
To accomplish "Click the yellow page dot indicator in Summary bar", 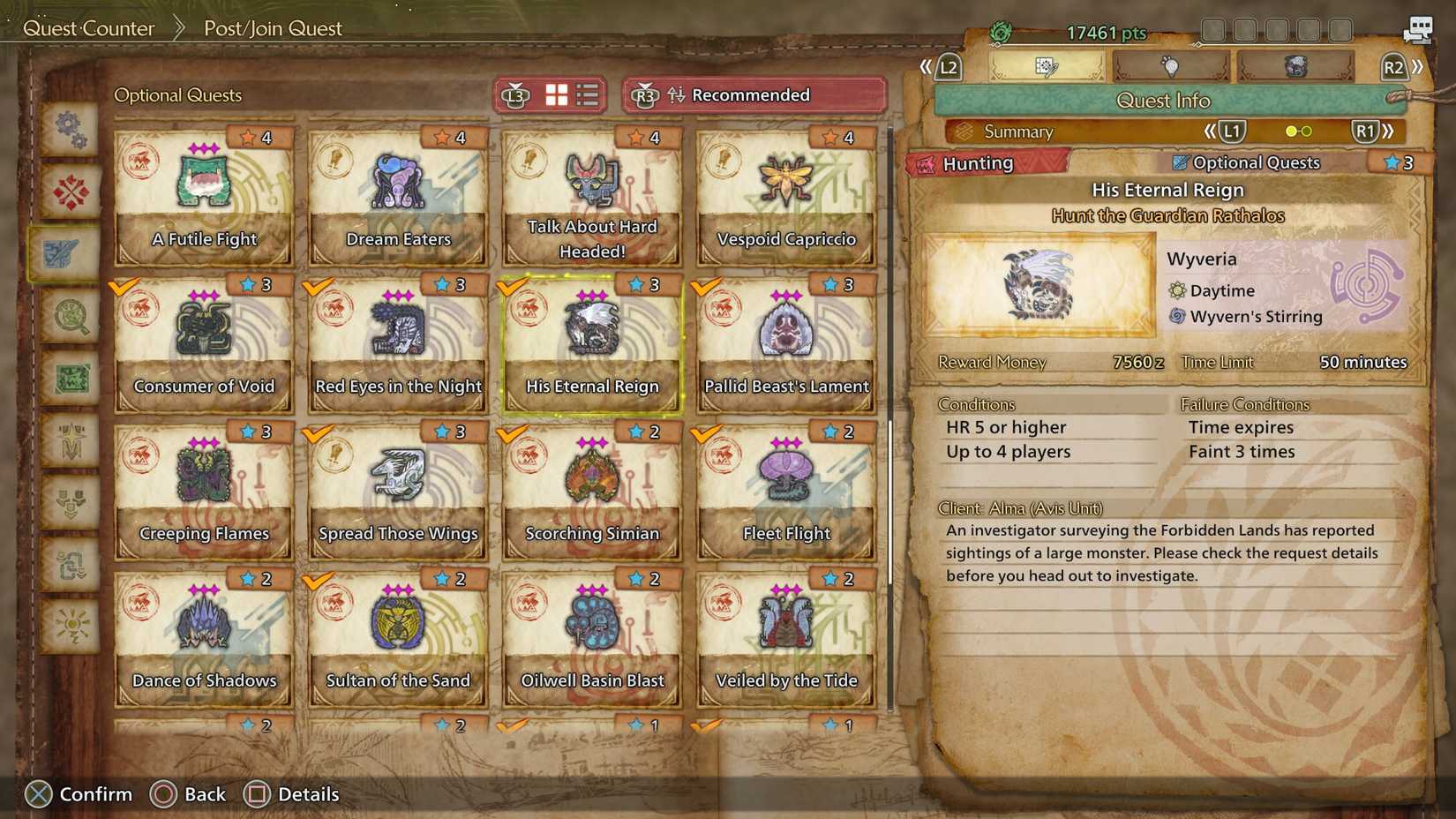I will (1291, 131).
